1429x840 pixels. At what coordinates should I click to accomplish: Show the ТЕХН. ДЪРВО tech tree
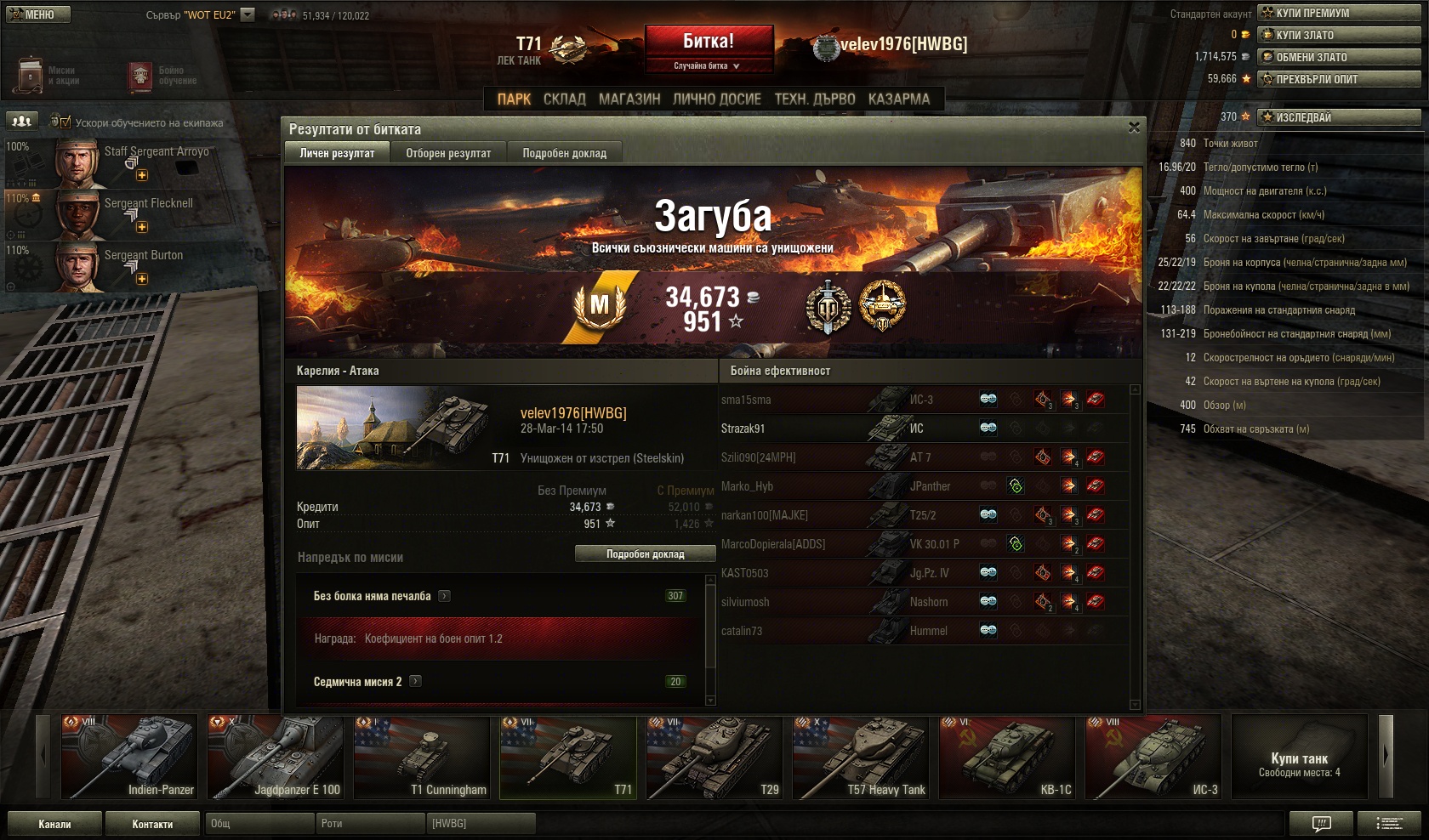(x=814, y=99)
